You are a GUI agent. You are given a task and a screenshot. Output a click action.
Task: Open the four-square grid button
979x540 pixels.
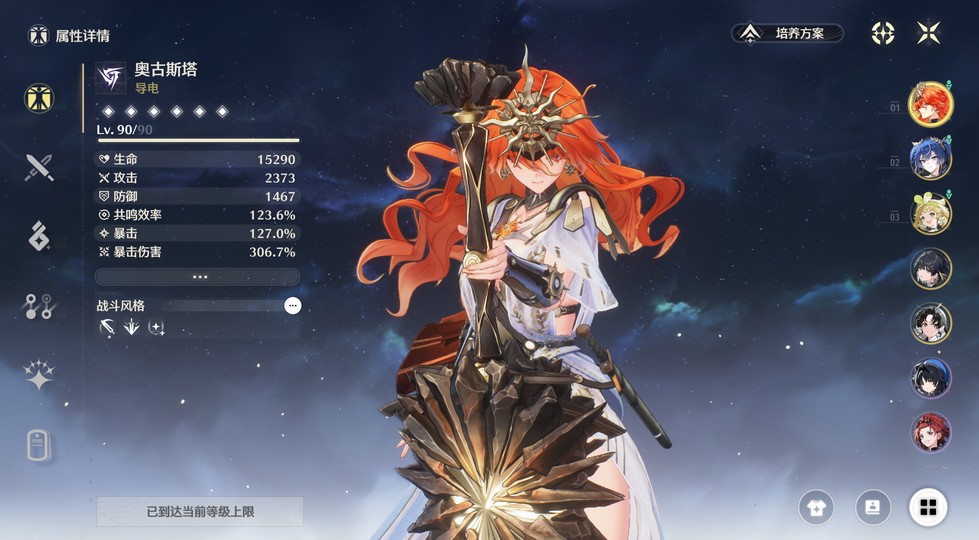click(928, 508)
